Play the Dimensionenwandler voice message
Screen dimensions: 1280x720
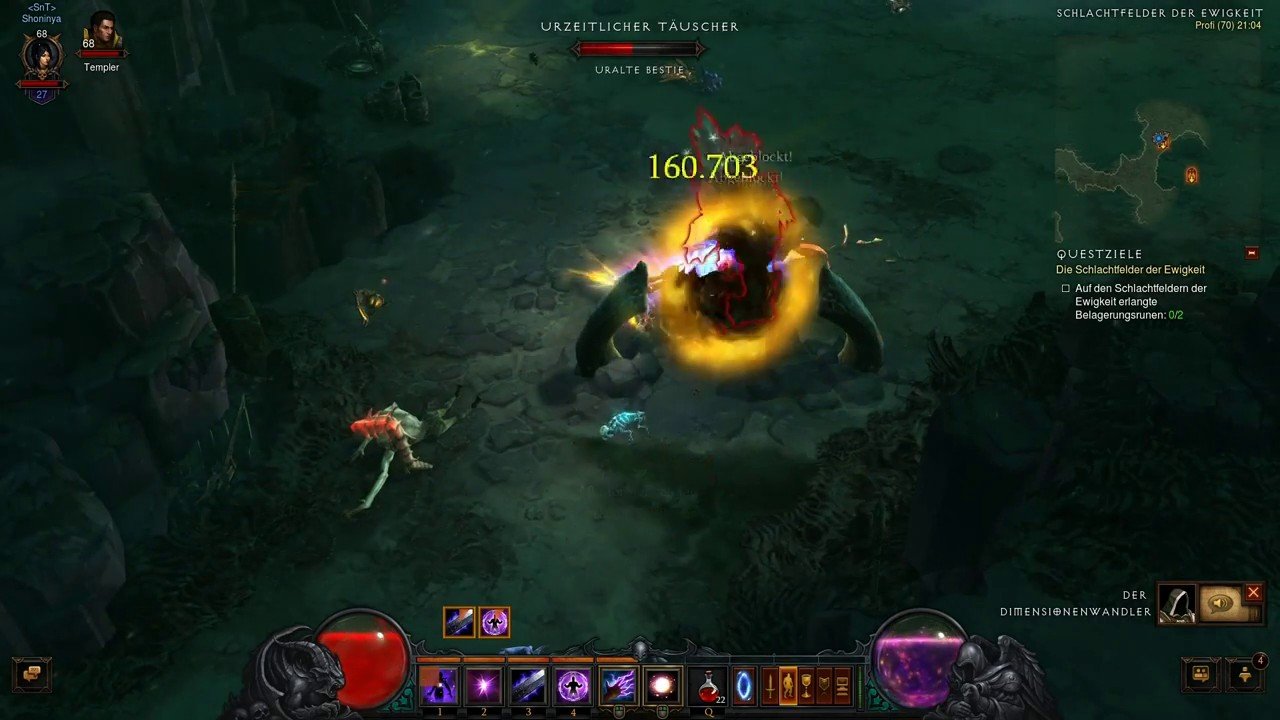click(1220, 604)
